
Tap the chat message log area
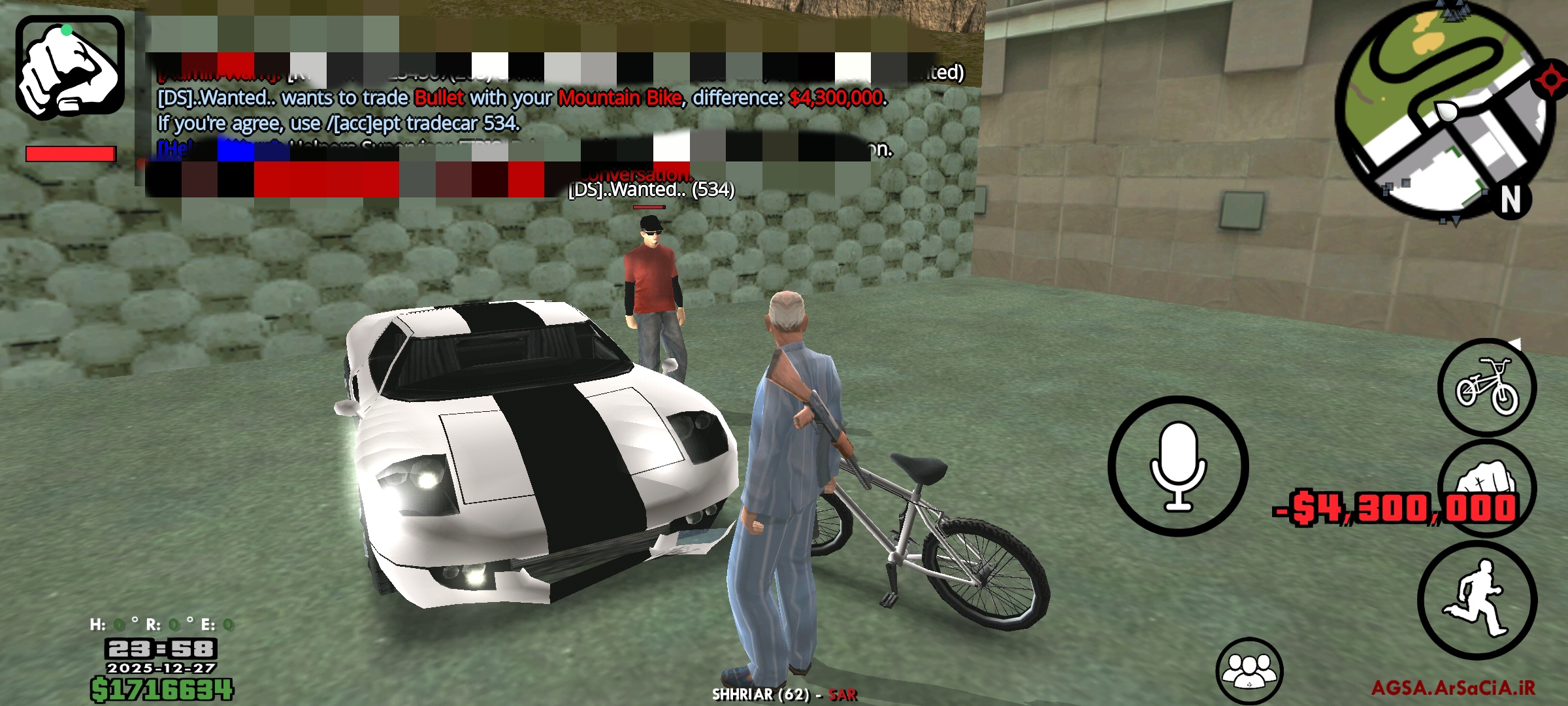[523, 110]
